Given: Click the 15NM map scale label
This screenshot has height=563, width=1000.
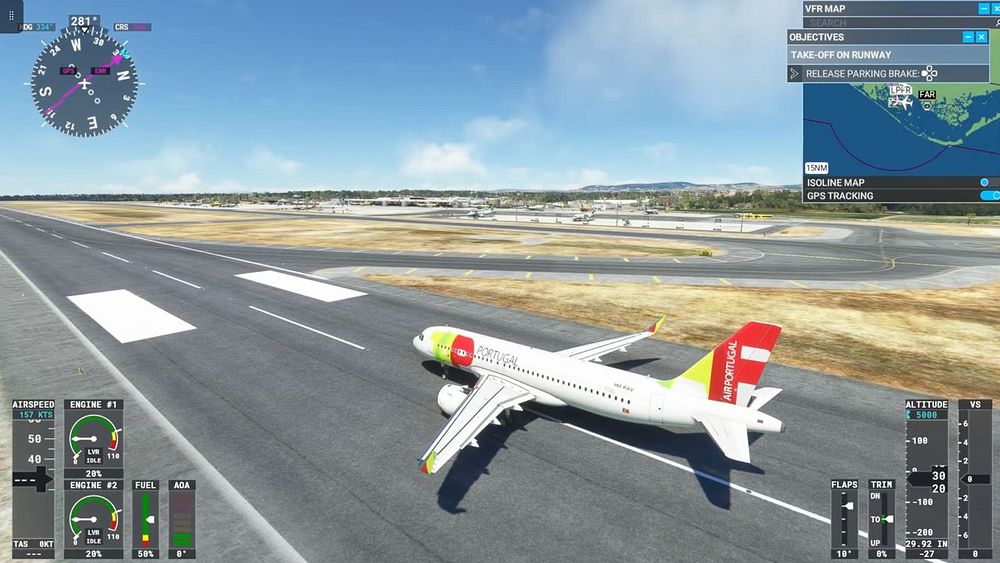Looking at the screenshot, I should (817, 168).
